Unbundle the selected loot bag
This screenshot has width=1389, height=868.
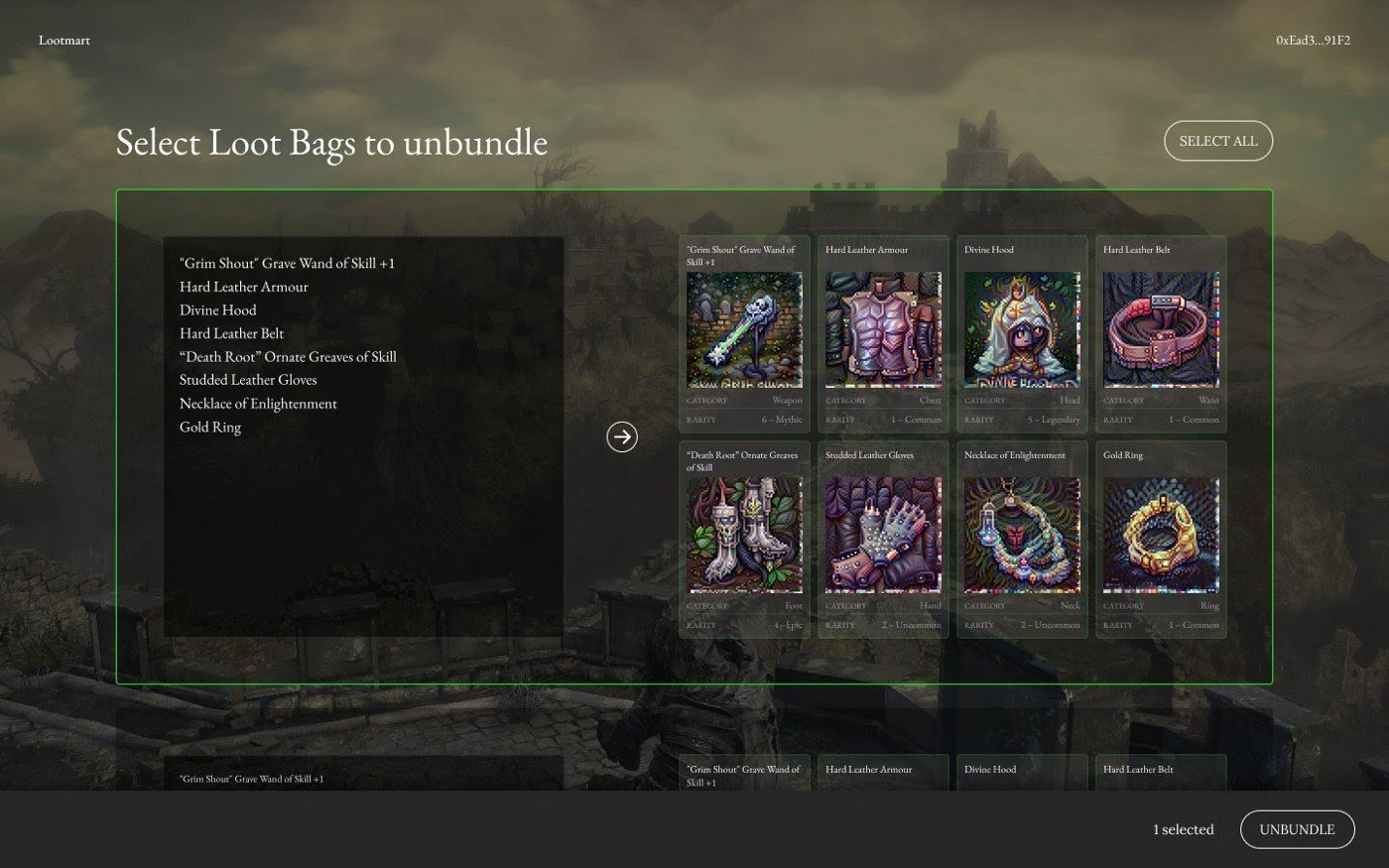(x=1297, y=829)
